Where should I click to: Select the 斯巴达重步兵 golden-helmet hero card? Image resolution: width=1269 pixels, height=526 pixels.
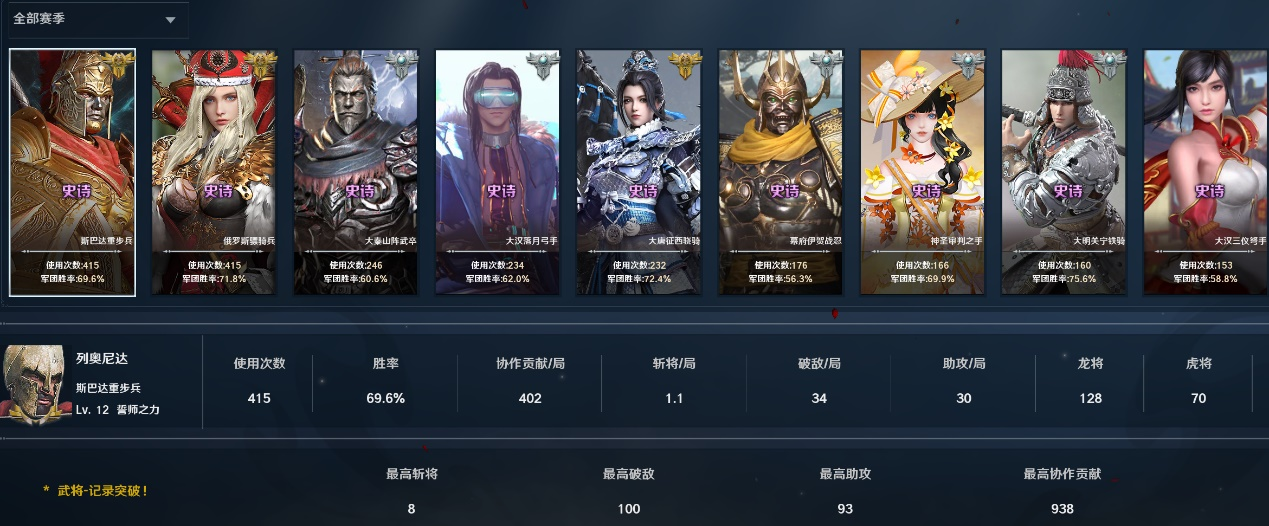pos(72,172)
